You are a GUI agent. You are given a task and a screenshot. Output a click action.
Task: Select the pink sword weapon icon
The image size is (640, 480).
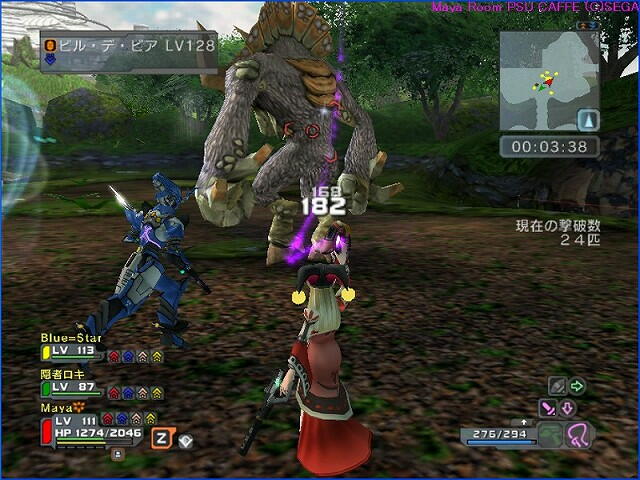(547, 407)
